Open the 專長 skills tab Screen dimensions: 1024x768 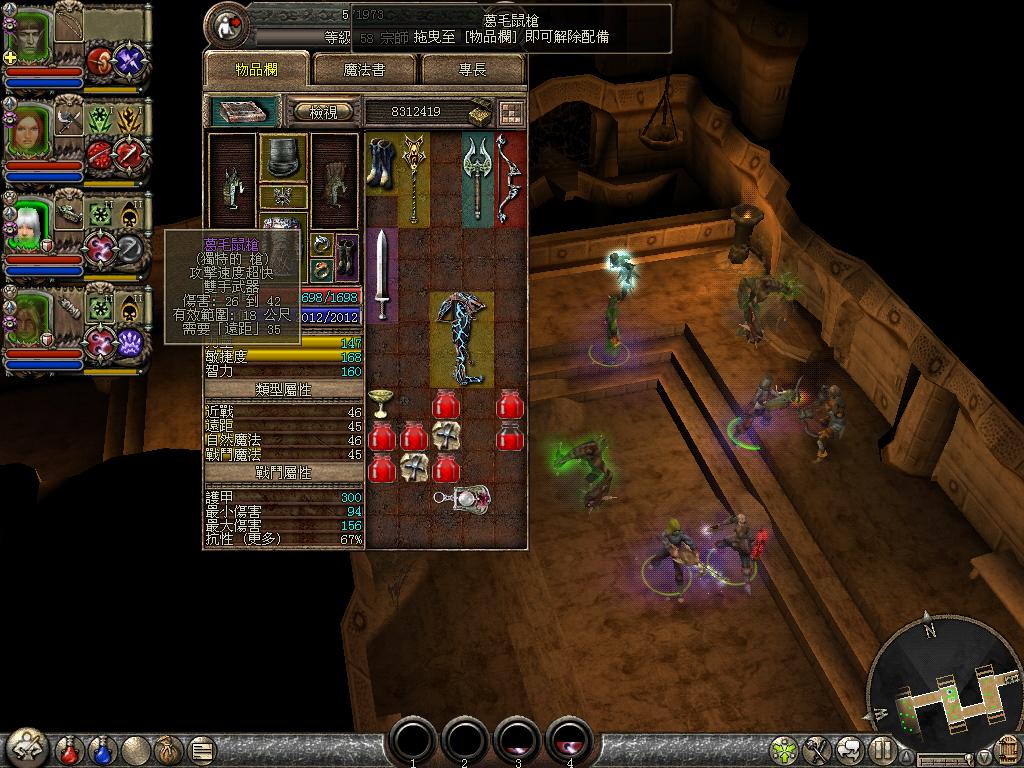pyautogui.click(x=473, y=69)
